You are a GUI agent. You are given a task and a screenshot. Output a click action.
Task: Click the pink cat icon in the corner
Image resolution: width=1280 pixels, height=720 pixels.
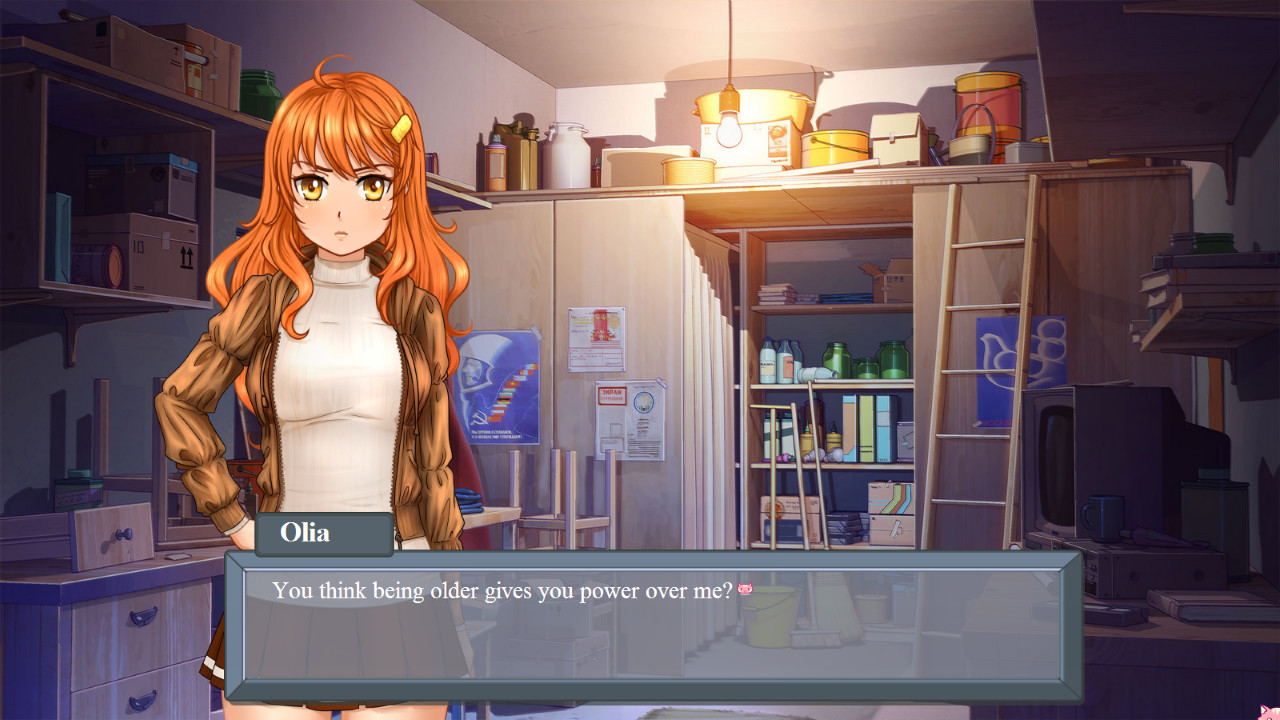pyautogui.click(x=1269, y=712)
